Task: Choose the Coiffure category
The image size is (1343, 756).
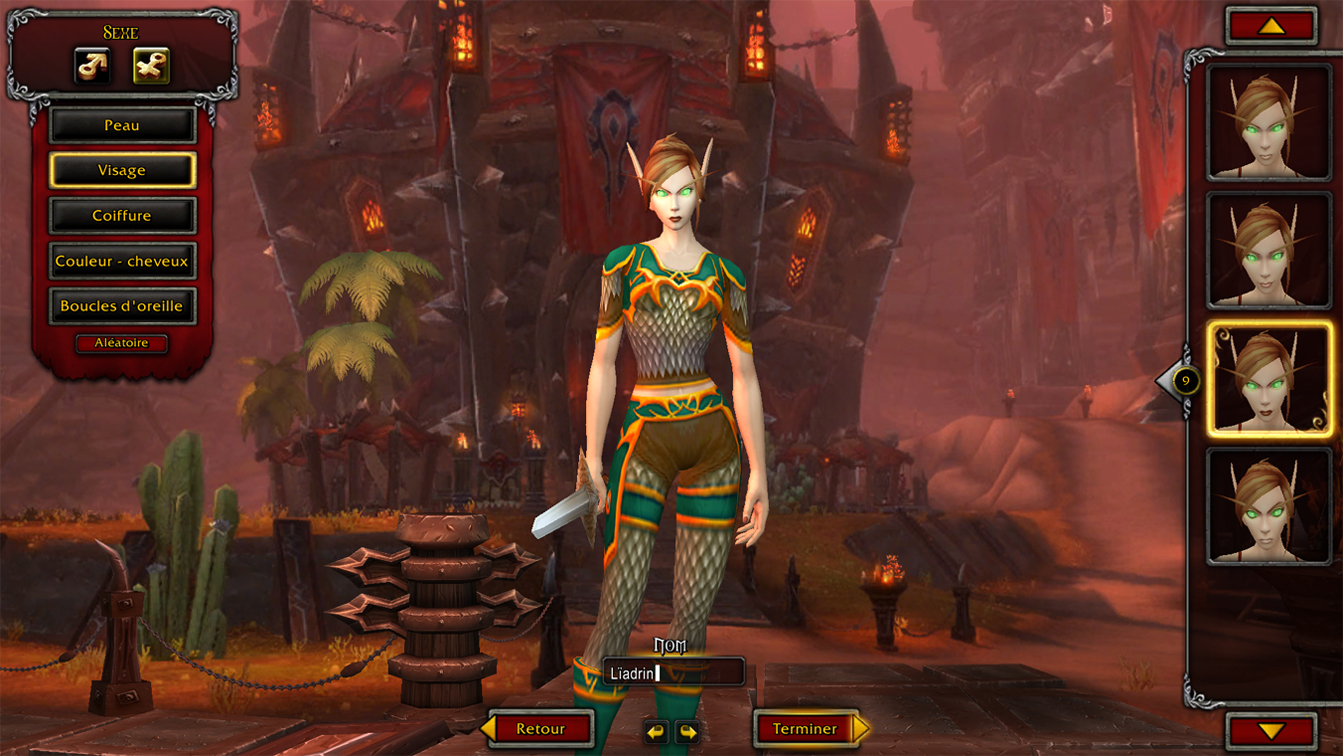Action: coord(122,216)
